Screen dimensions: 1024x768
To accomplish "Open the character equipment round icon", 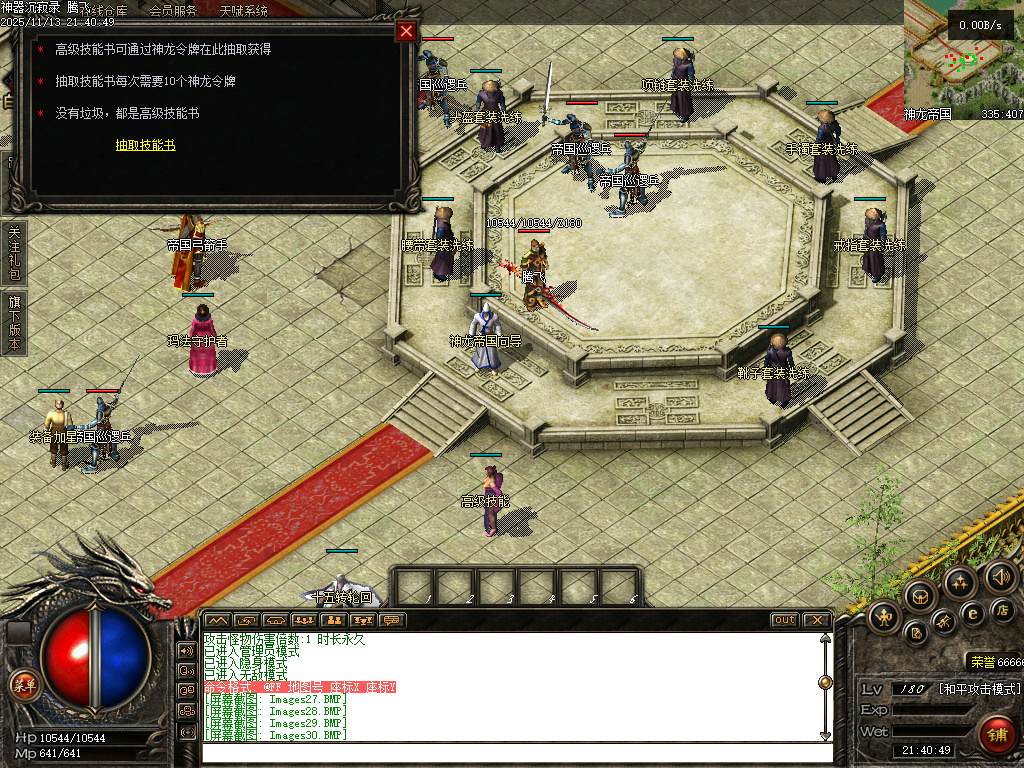I will pyautogui.click(x=885, y=616).
